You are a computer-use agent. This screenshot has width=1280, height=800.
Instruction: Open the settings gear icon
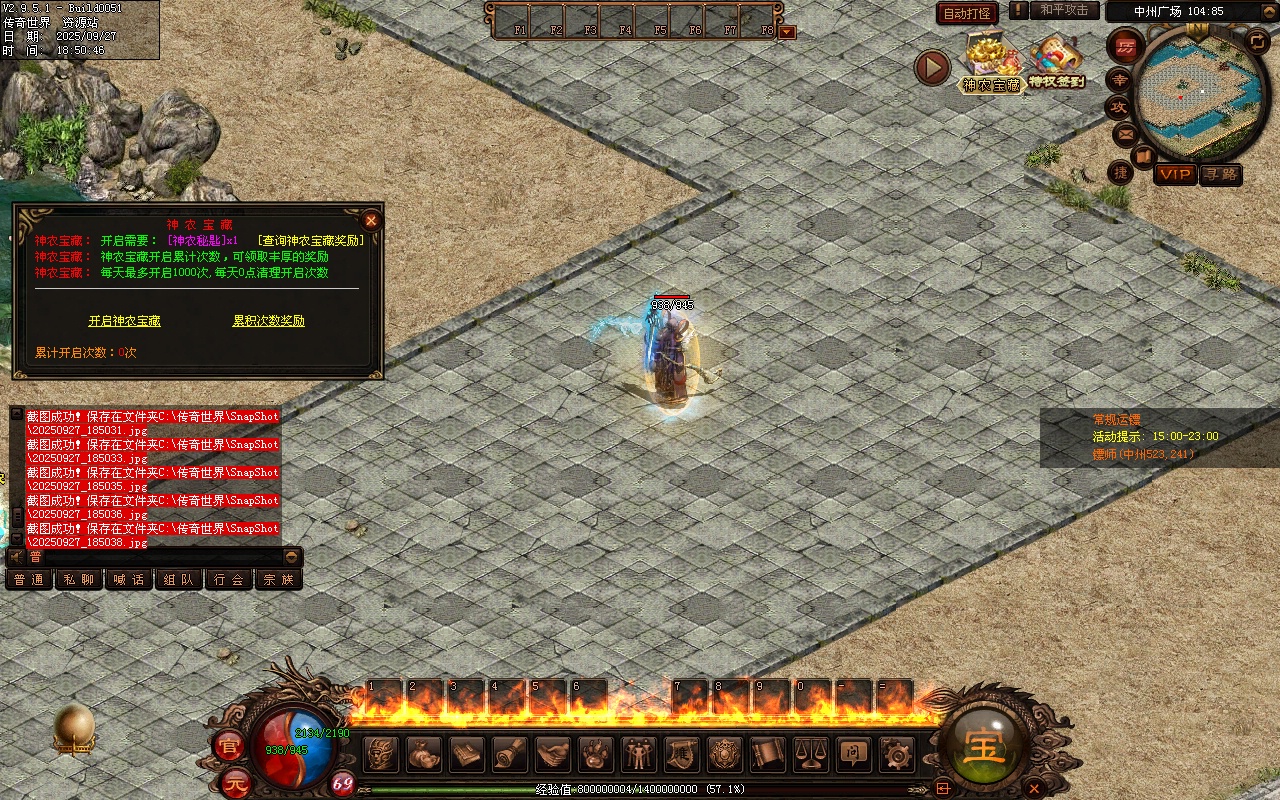pos(894,754)
